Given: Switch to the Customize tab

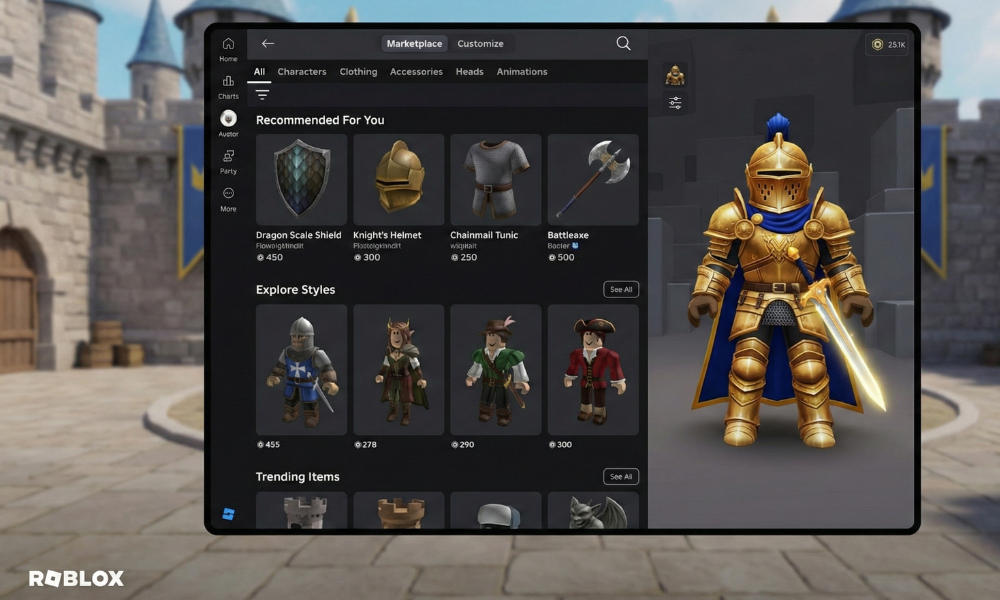Looking at the screenshot, I should 480,44.
